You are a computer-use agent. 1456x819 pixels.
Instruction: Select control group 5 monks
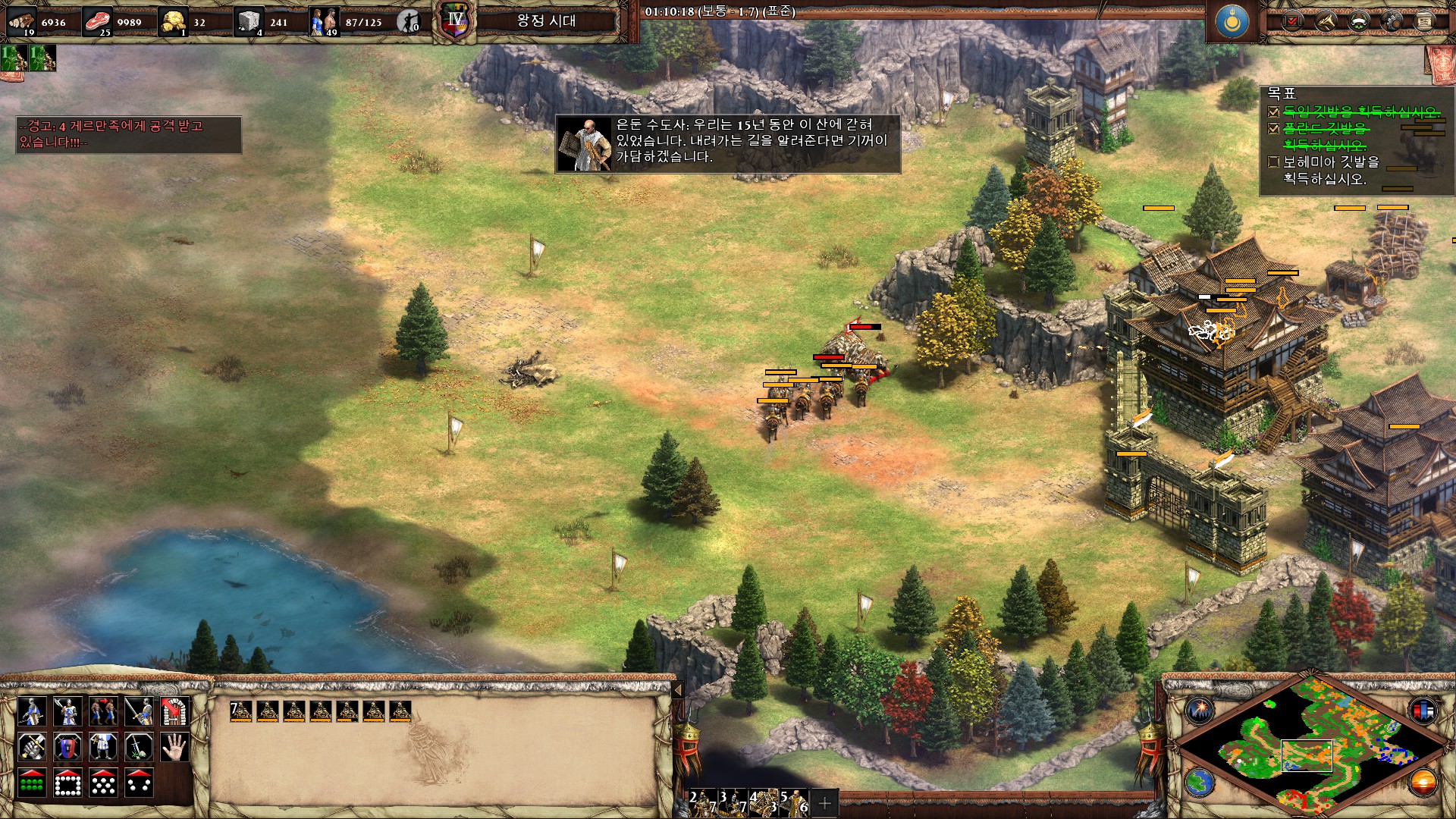click(793, 802)
